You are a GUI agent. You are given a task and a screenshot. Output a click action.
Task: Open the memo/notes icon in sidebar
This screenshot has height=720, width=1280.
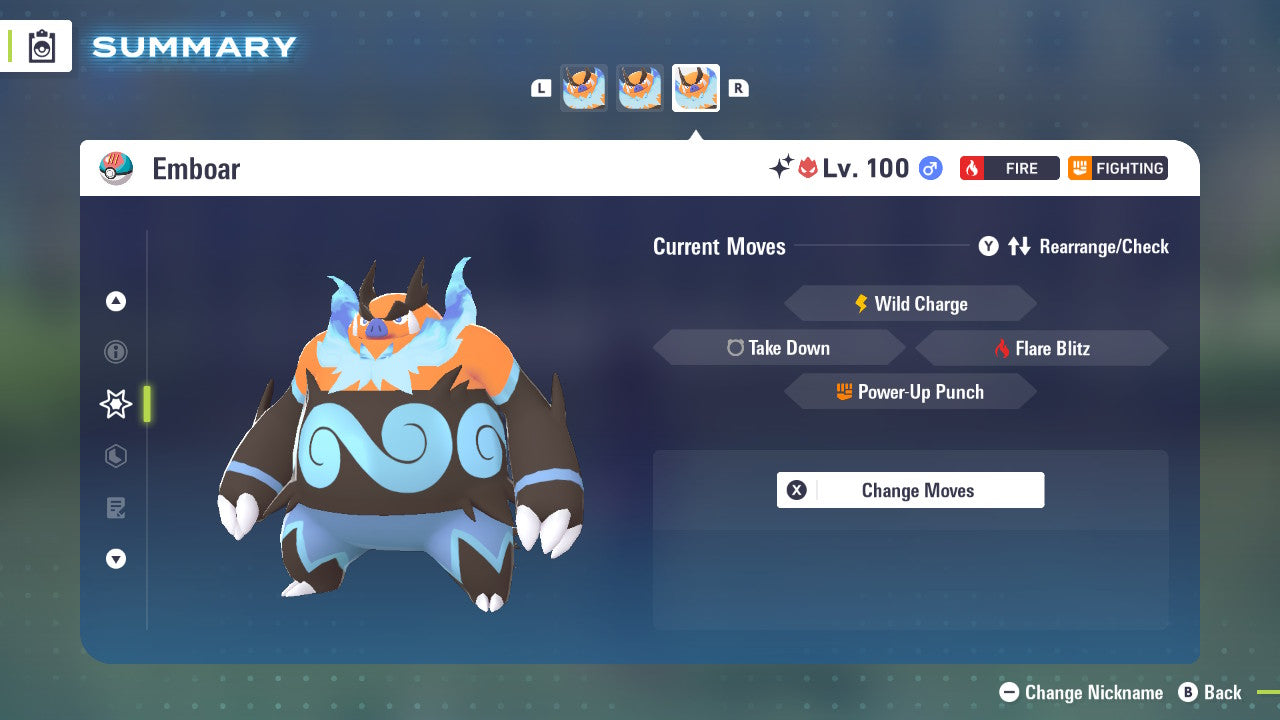tap(115, 508)
